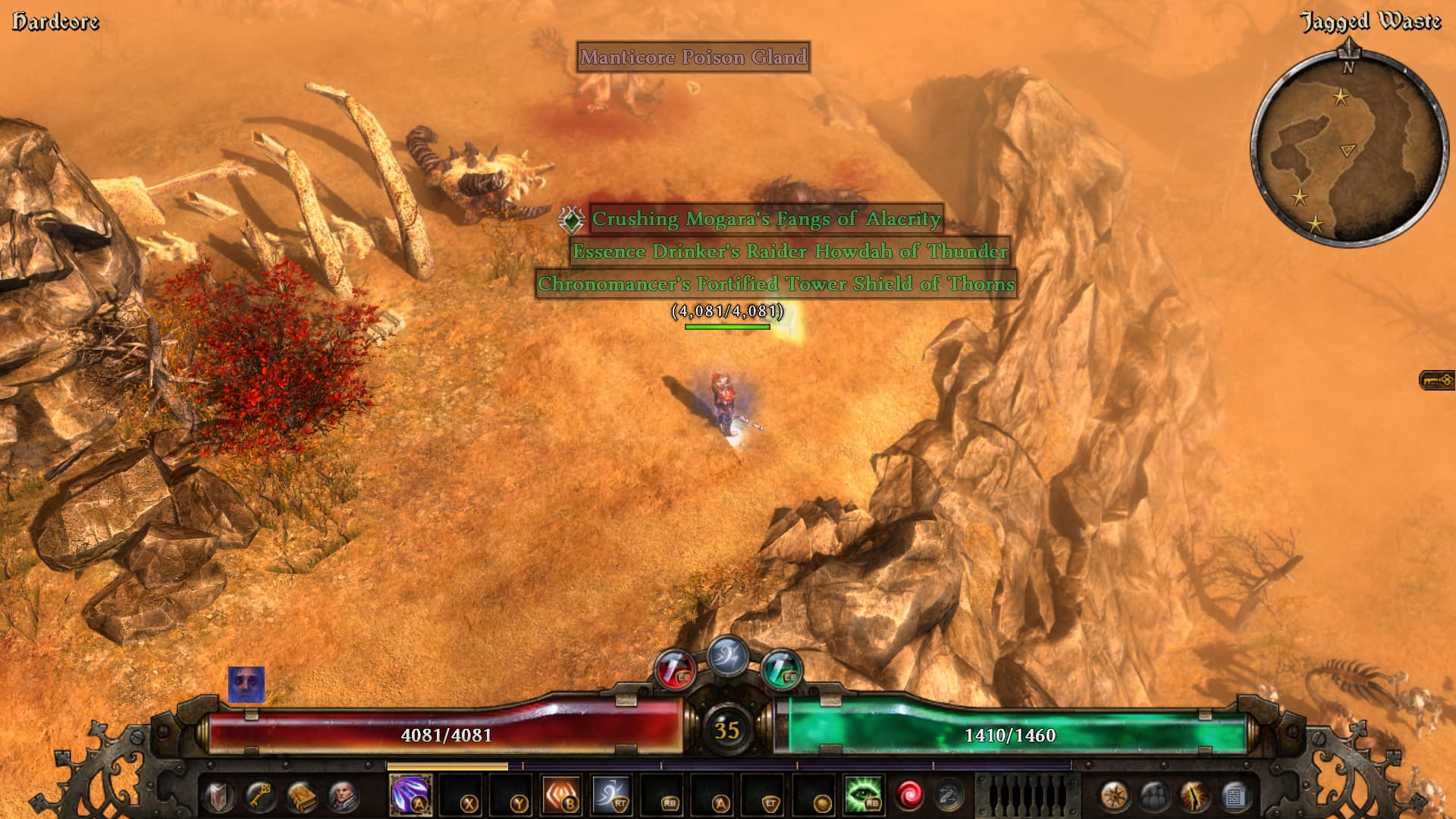Pick up the Manticore Poison Gland label
The image size is (1456, 819).
[x=693, y=58]
